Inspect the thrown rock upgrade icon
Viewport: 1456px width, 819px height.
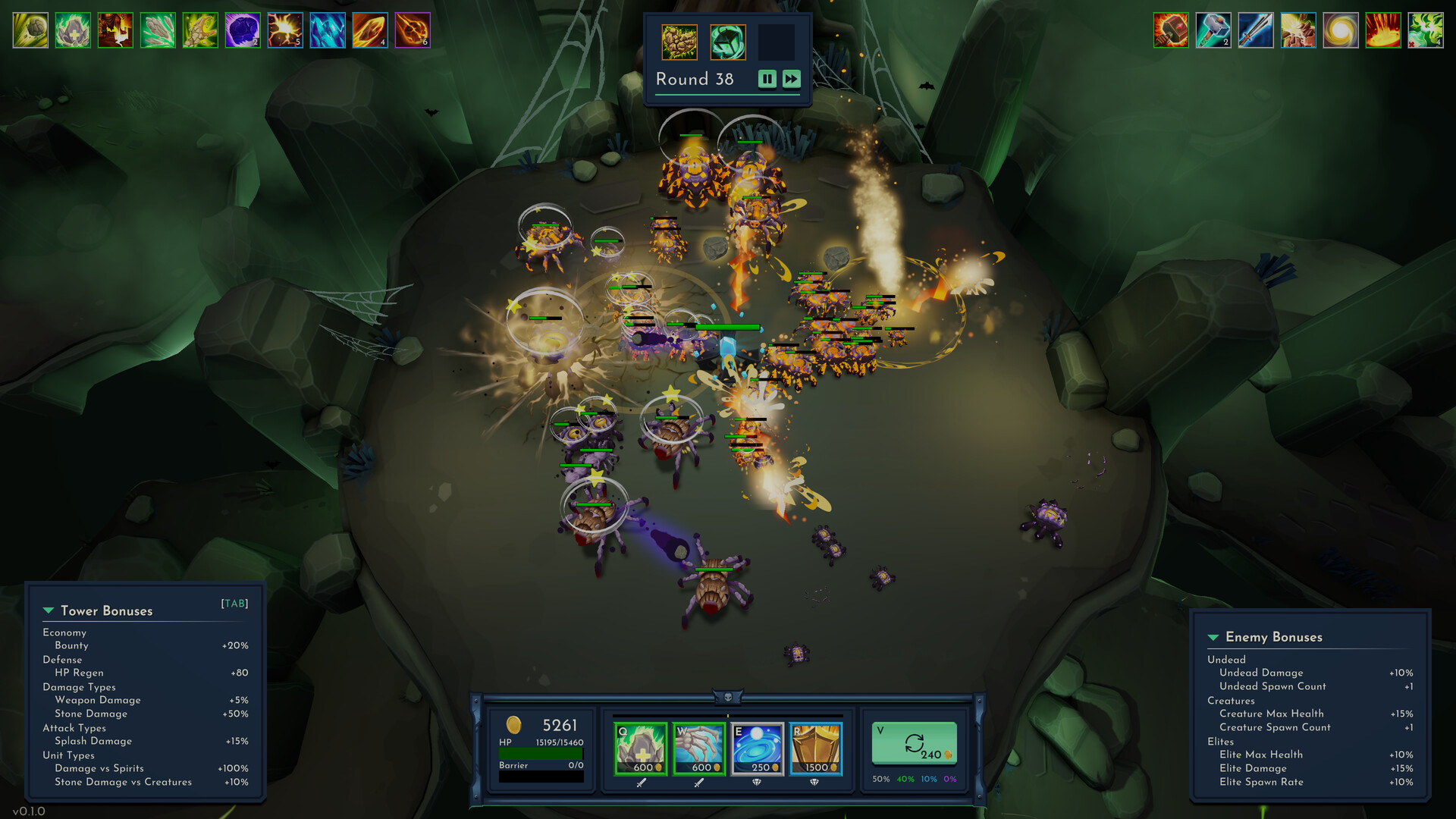(x=30, y=31)
